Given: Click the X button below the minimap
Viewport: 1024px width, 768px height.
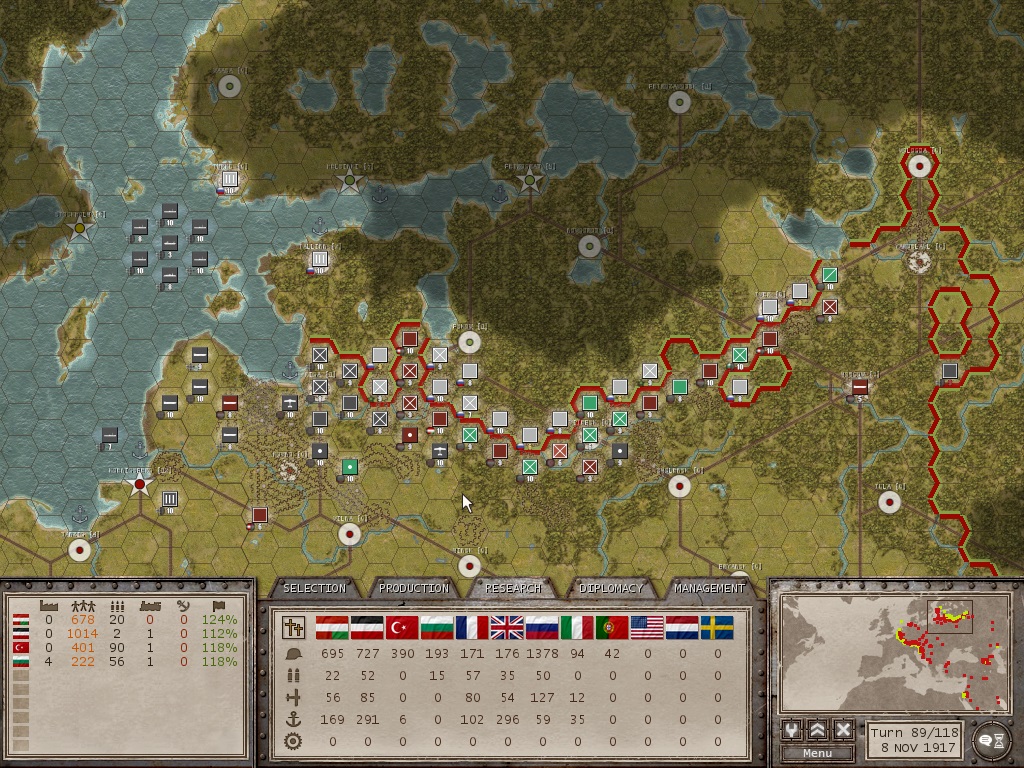Looking at the screenshot, I should coord(843,730).
